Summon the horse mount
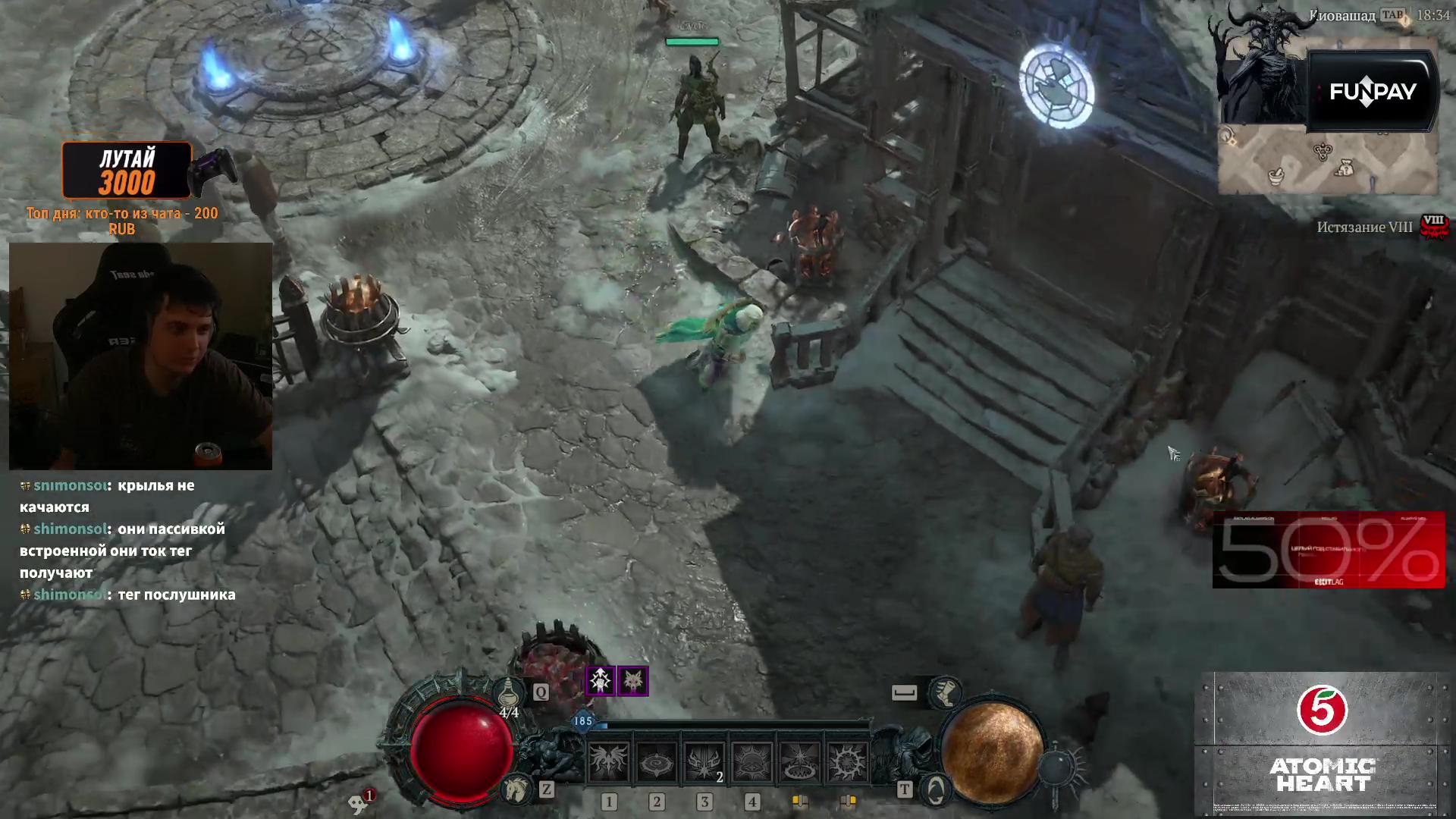The image size is (1456, 819). coord(516,789)
